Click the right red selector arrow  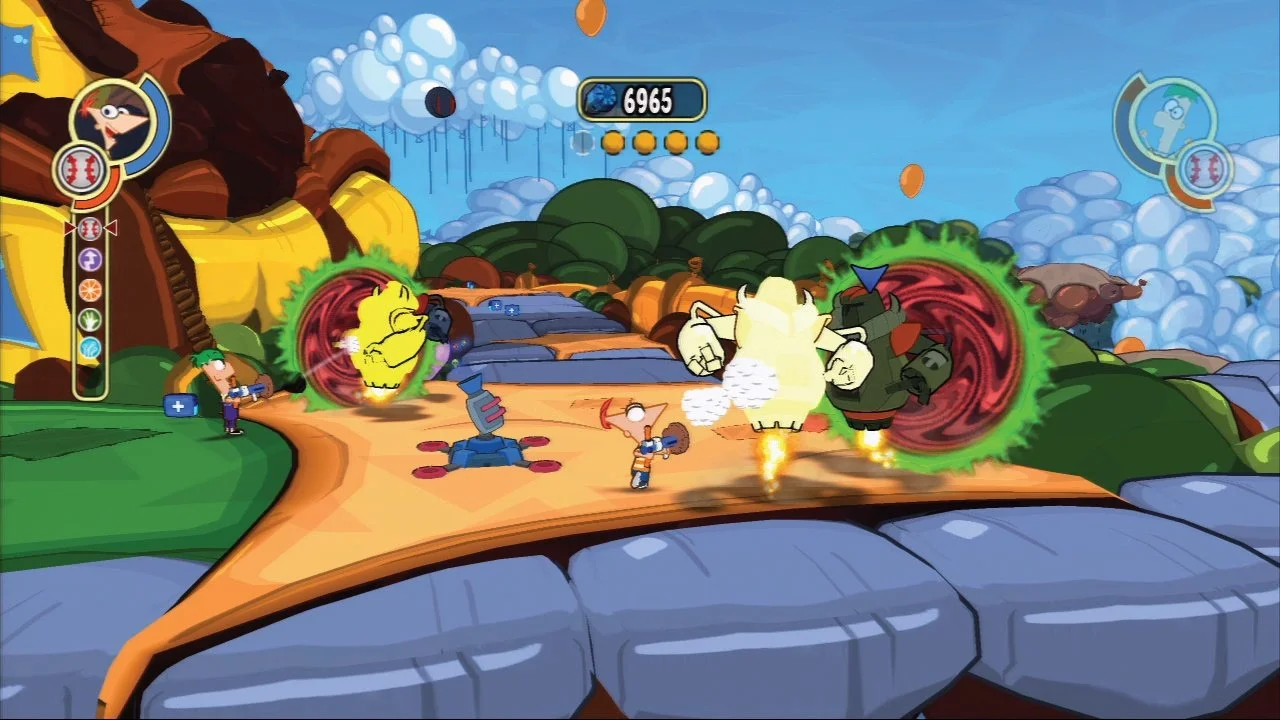coord(110,228)
